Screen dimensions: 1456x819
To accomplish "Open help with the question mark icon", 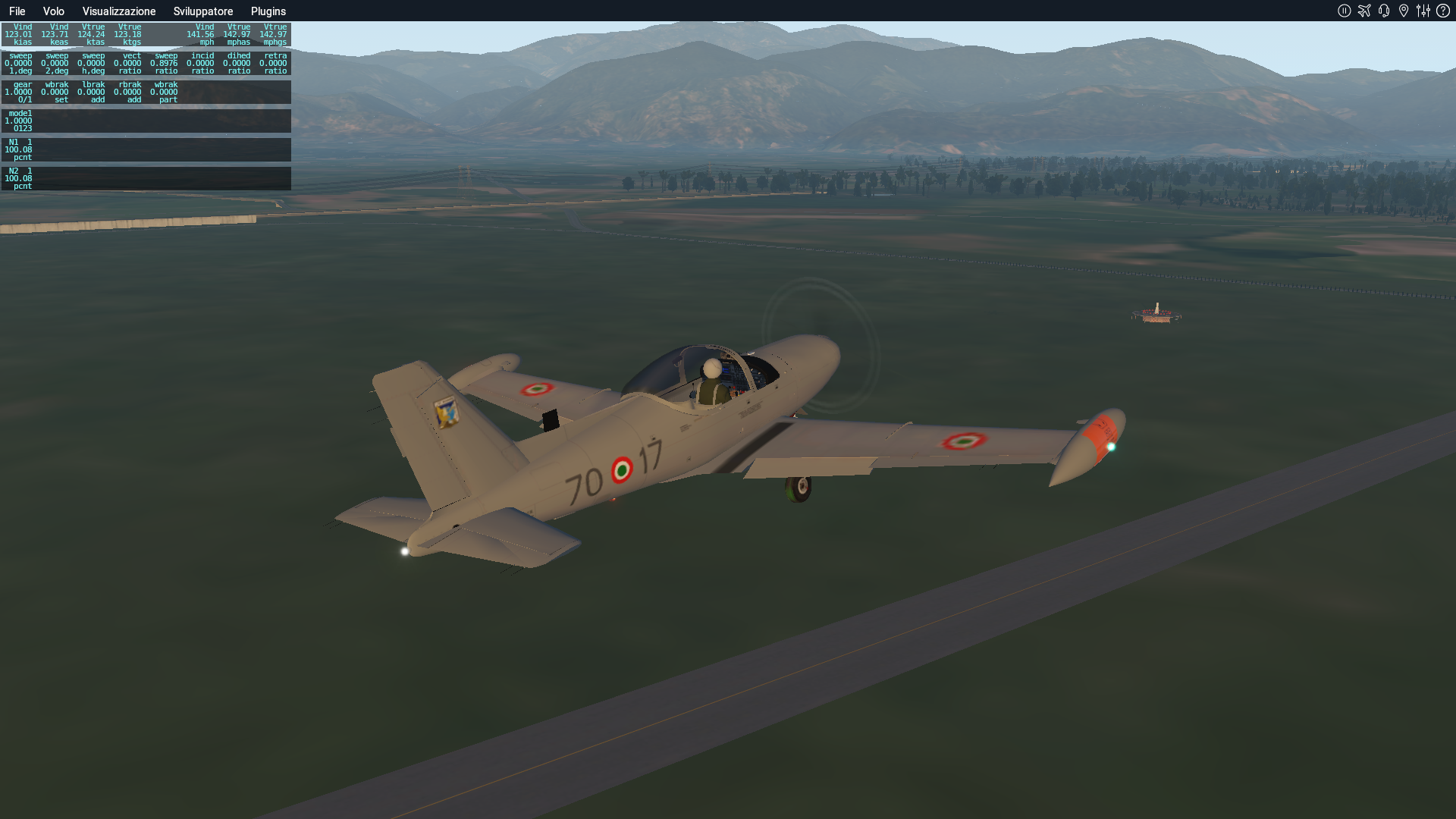I will [1443, 11].
